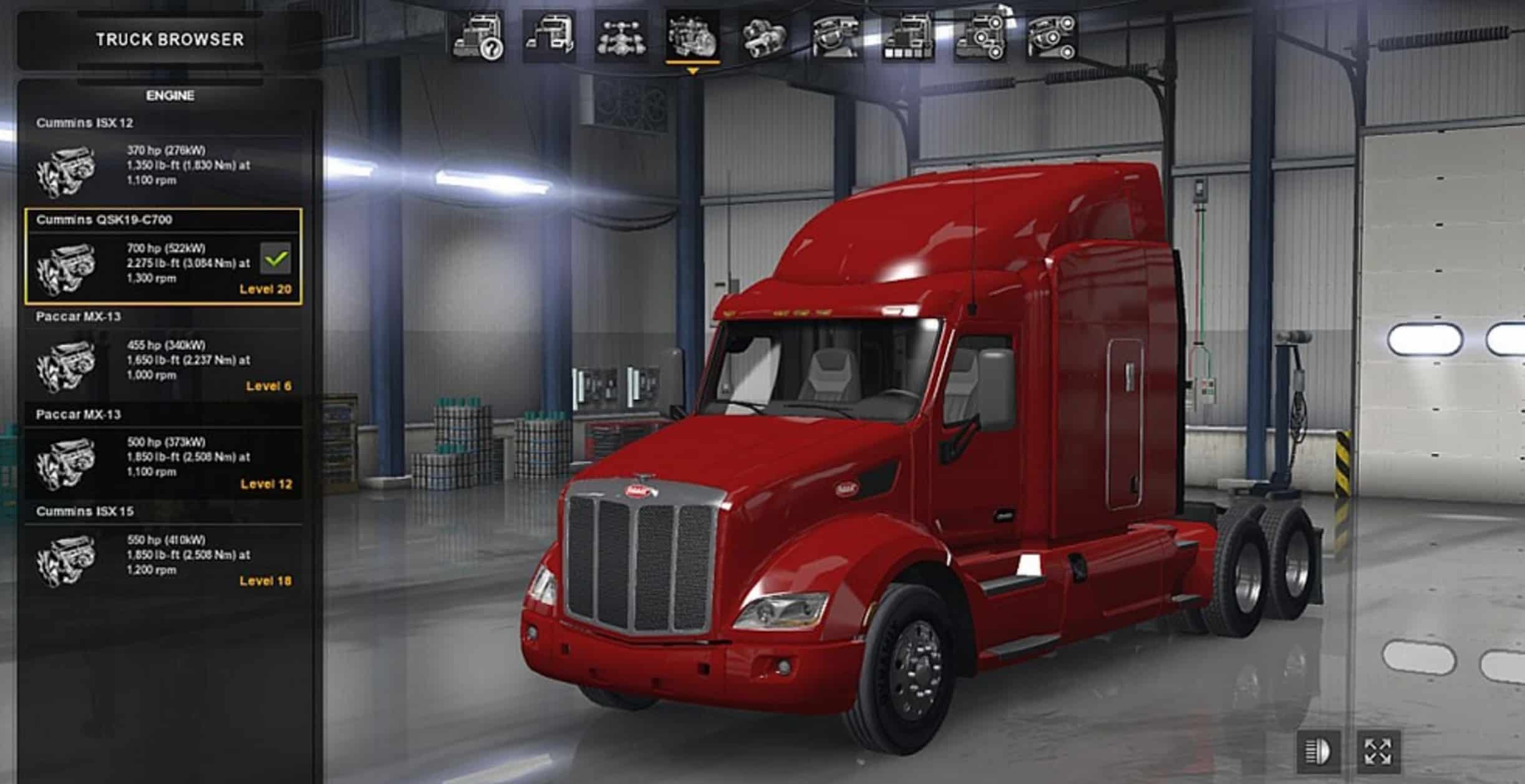Screen dimensions: 1525x784
Task: Toggle the truck headlights button
Action: tap(1319, 751)
